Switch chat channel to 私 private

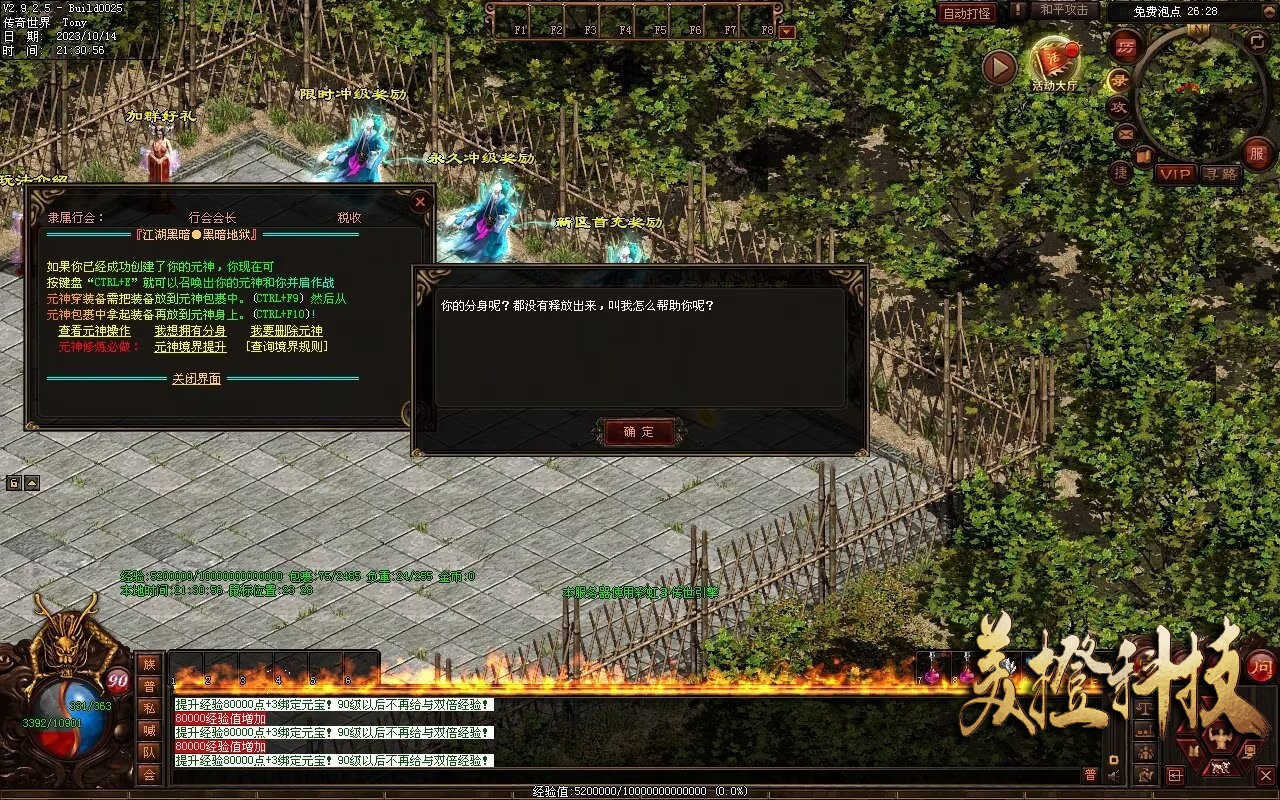coord(149,708)
